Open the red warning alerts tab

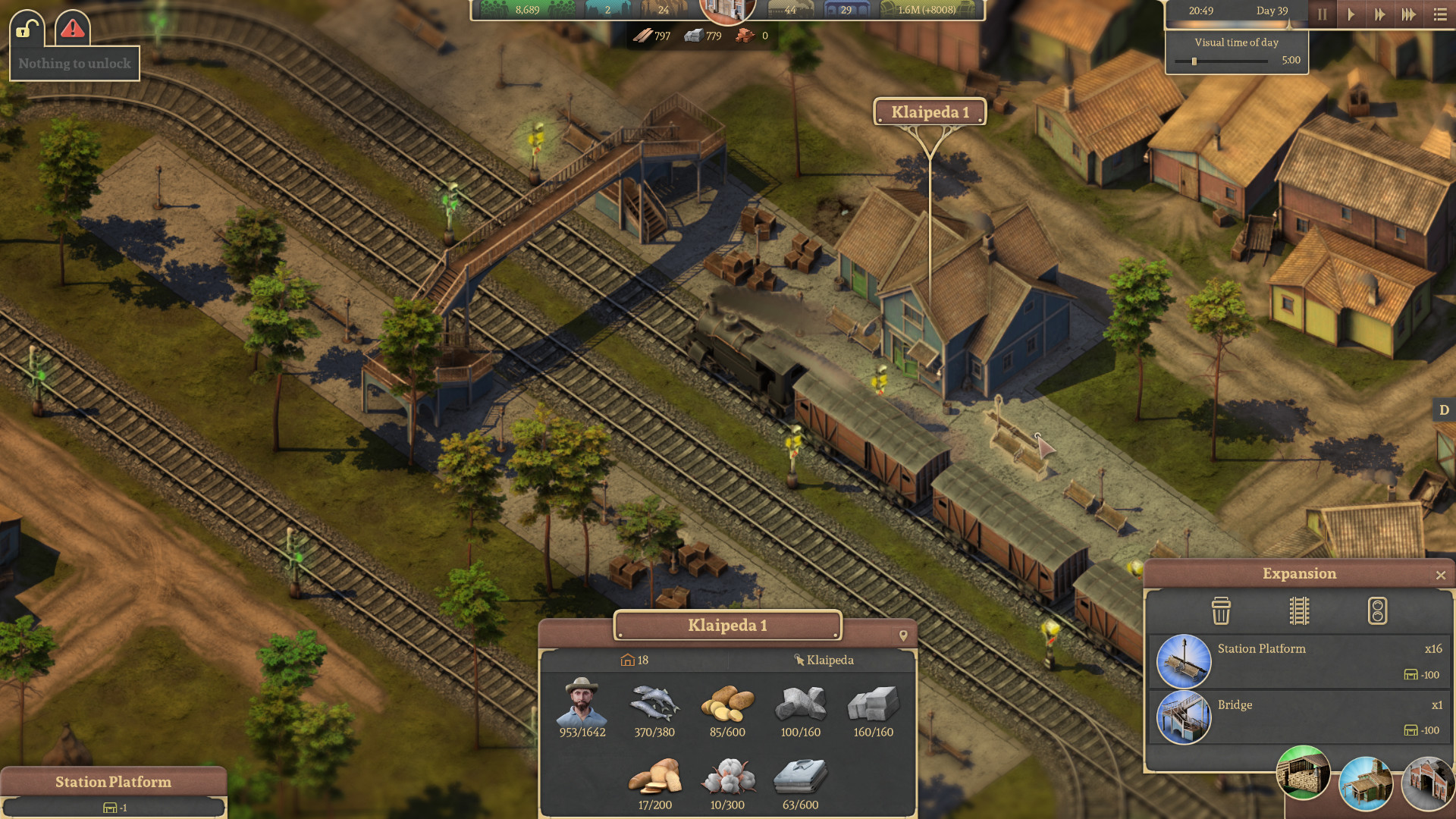73,29
